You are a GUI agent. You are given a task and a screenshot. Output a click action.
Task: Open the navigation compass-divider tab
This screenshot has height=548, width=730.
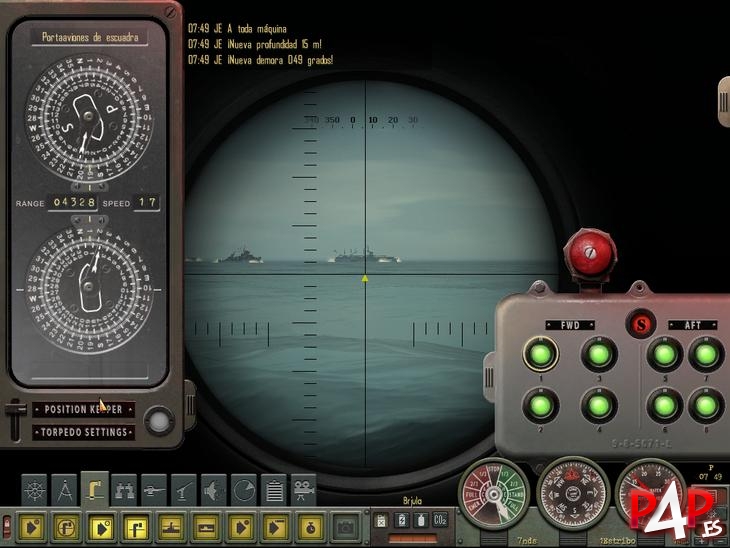click(64, 489)
